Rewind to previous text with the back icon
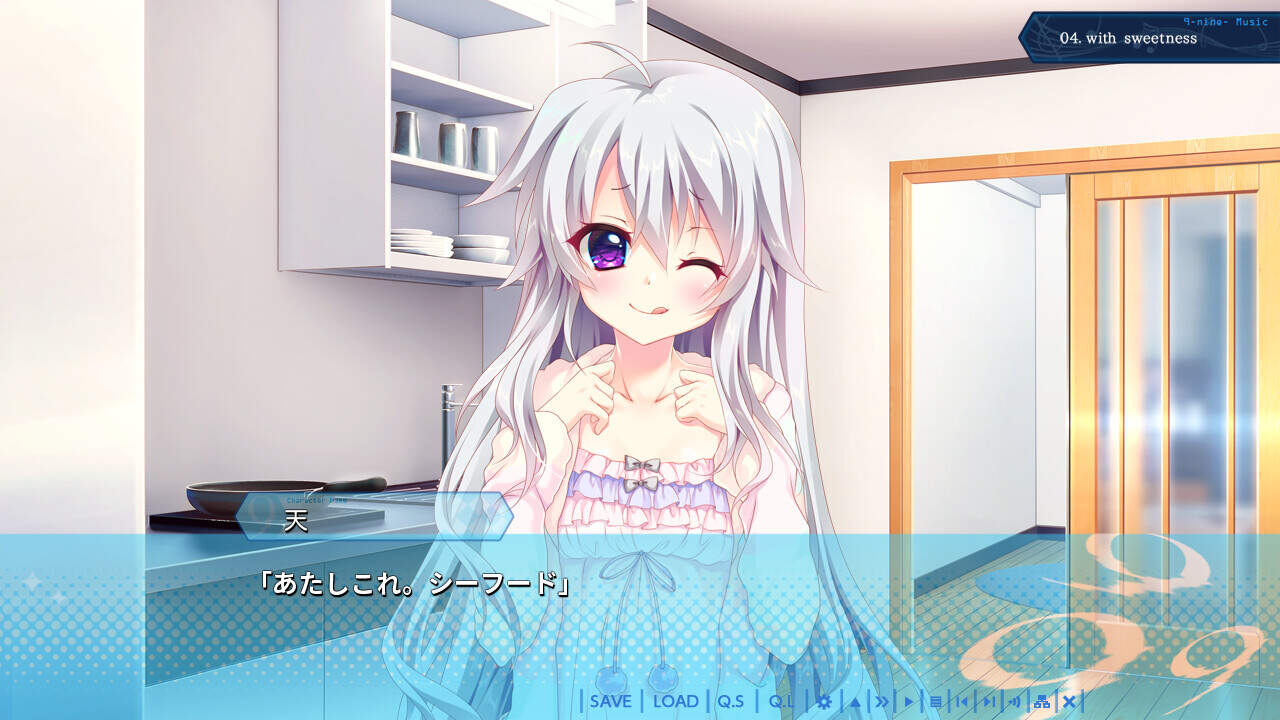This screenshot has height=720, width=1280. (962, 701)
